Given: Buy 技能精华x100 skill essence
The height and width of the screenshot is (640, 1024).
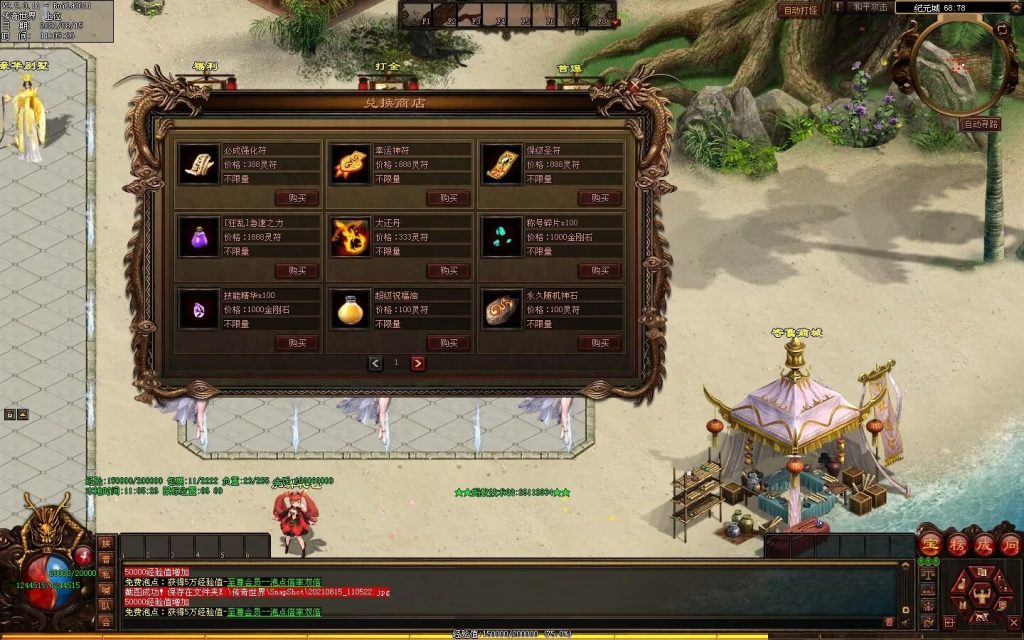Looking at the screenshot, I should point(297,343).
